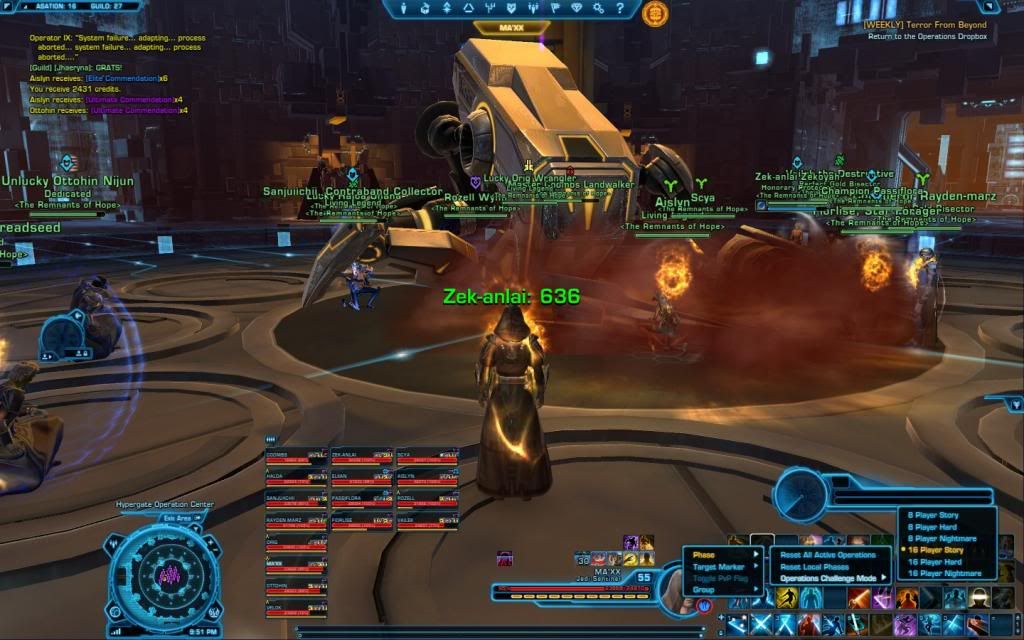Select 8 Player Nightmare difficulty
Screen dimensions: 1024x640
click(940, 539)
